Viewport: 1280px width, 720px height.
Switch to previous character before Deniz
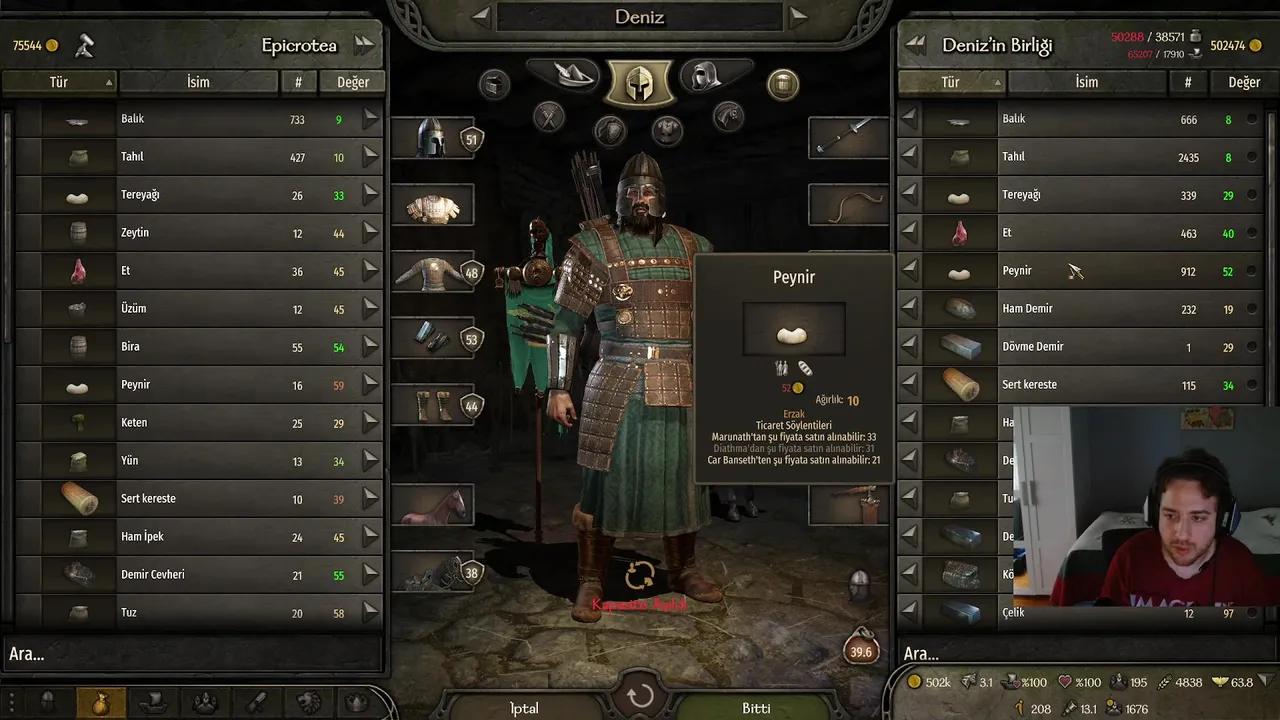pyautogui.click(x=481, y=16)
